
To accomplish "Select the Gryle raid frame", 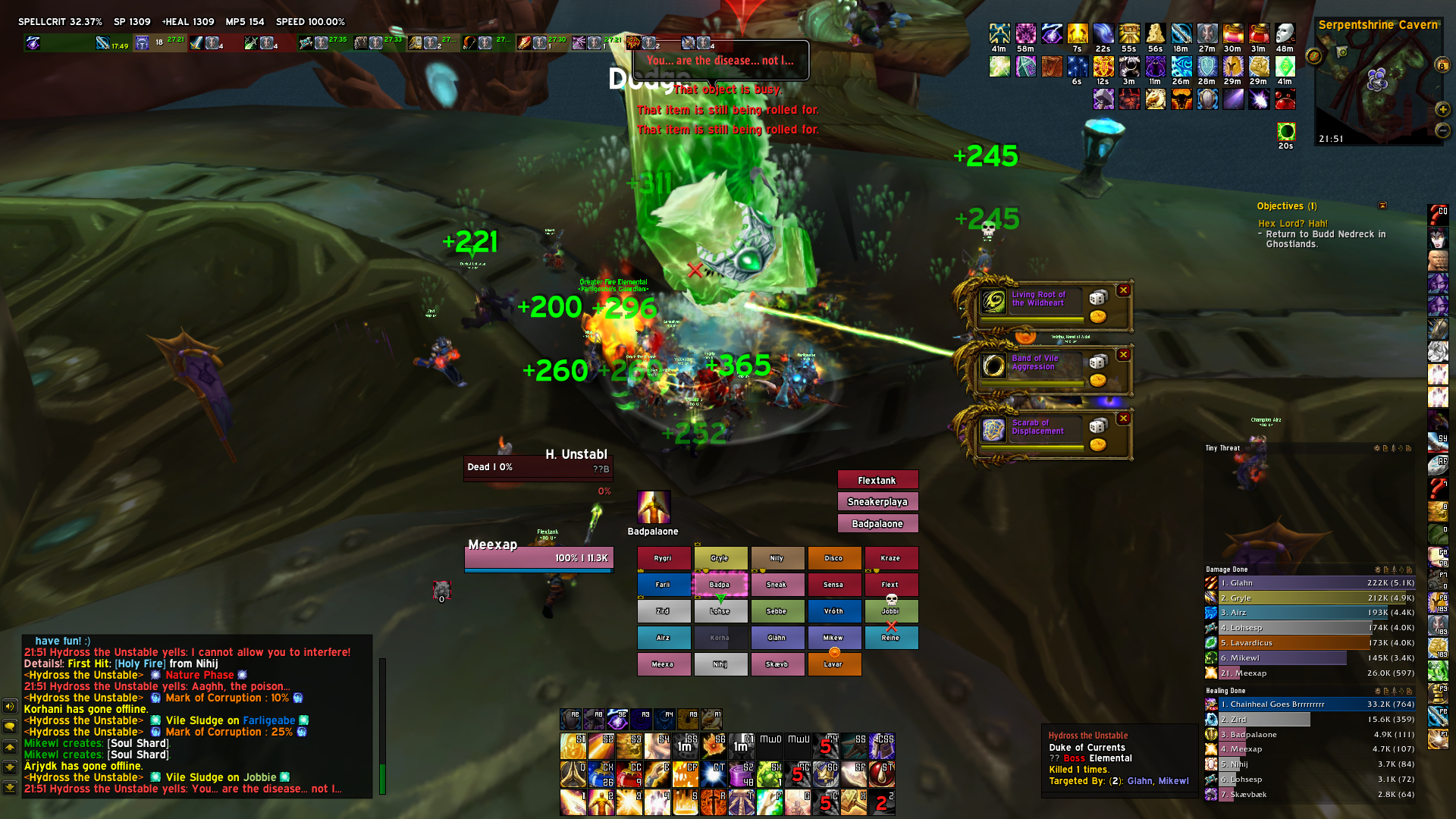I will 720,558.
